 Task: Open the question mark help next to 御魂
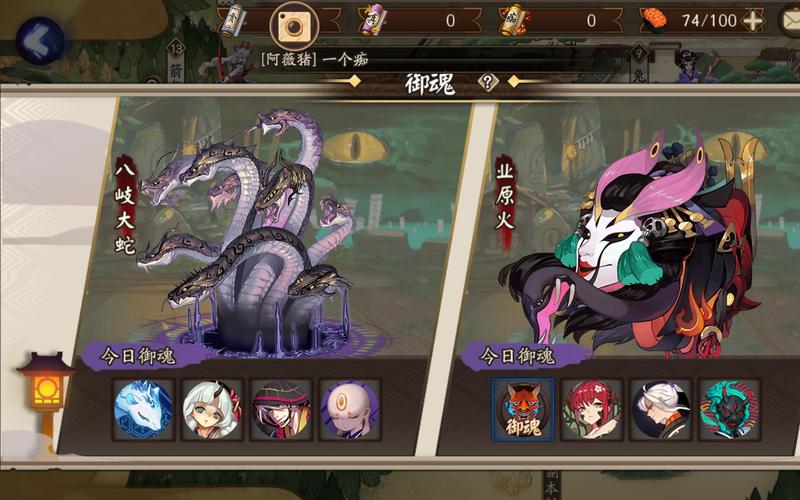point(487,83)
